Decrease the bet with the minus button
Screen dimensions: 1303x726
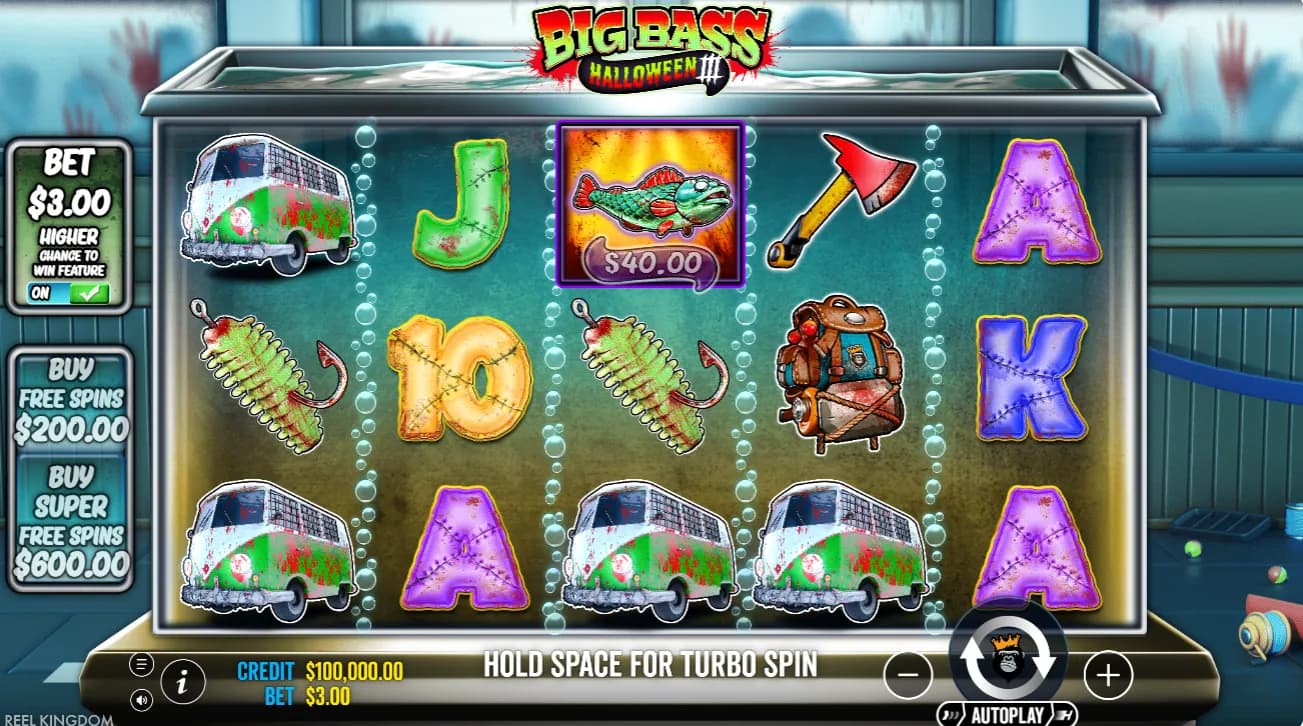908,676
